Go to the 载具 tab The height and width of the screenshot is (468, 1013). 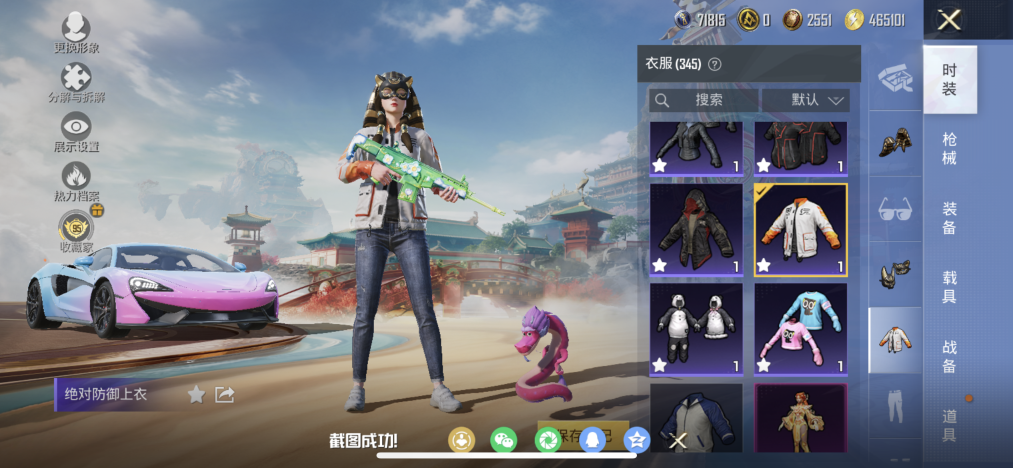tap(949, 287)
